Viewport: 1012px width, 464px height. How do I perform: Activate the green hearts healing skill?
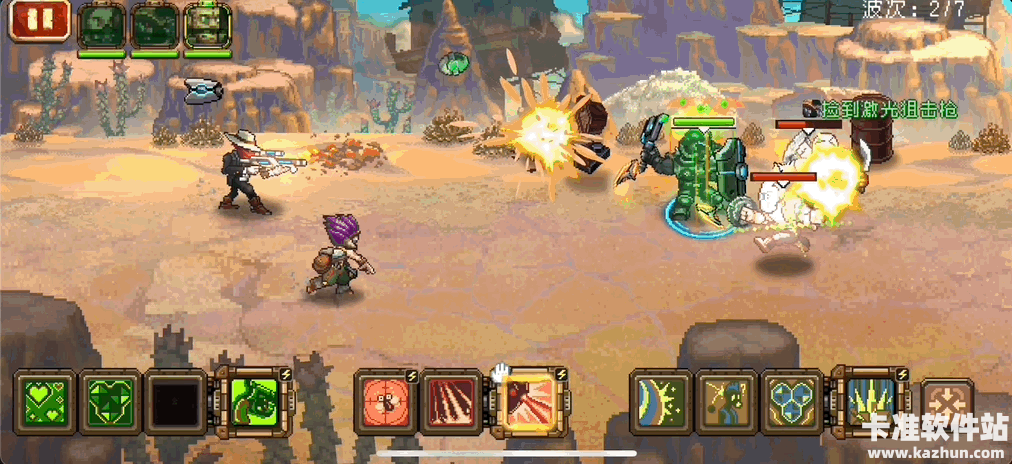point(46,403)
